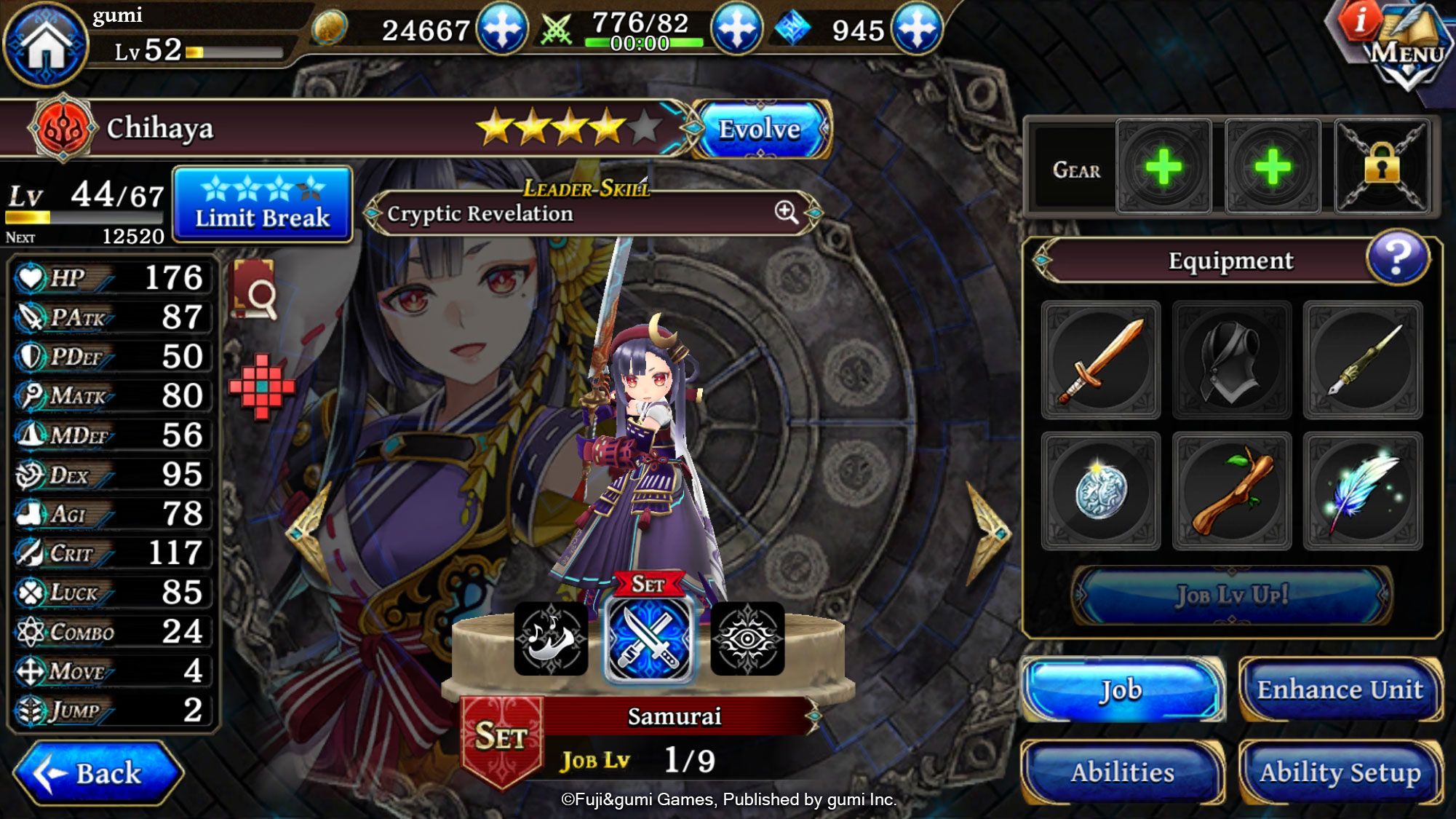Click the first green plus gear slot

(1165, 166)
